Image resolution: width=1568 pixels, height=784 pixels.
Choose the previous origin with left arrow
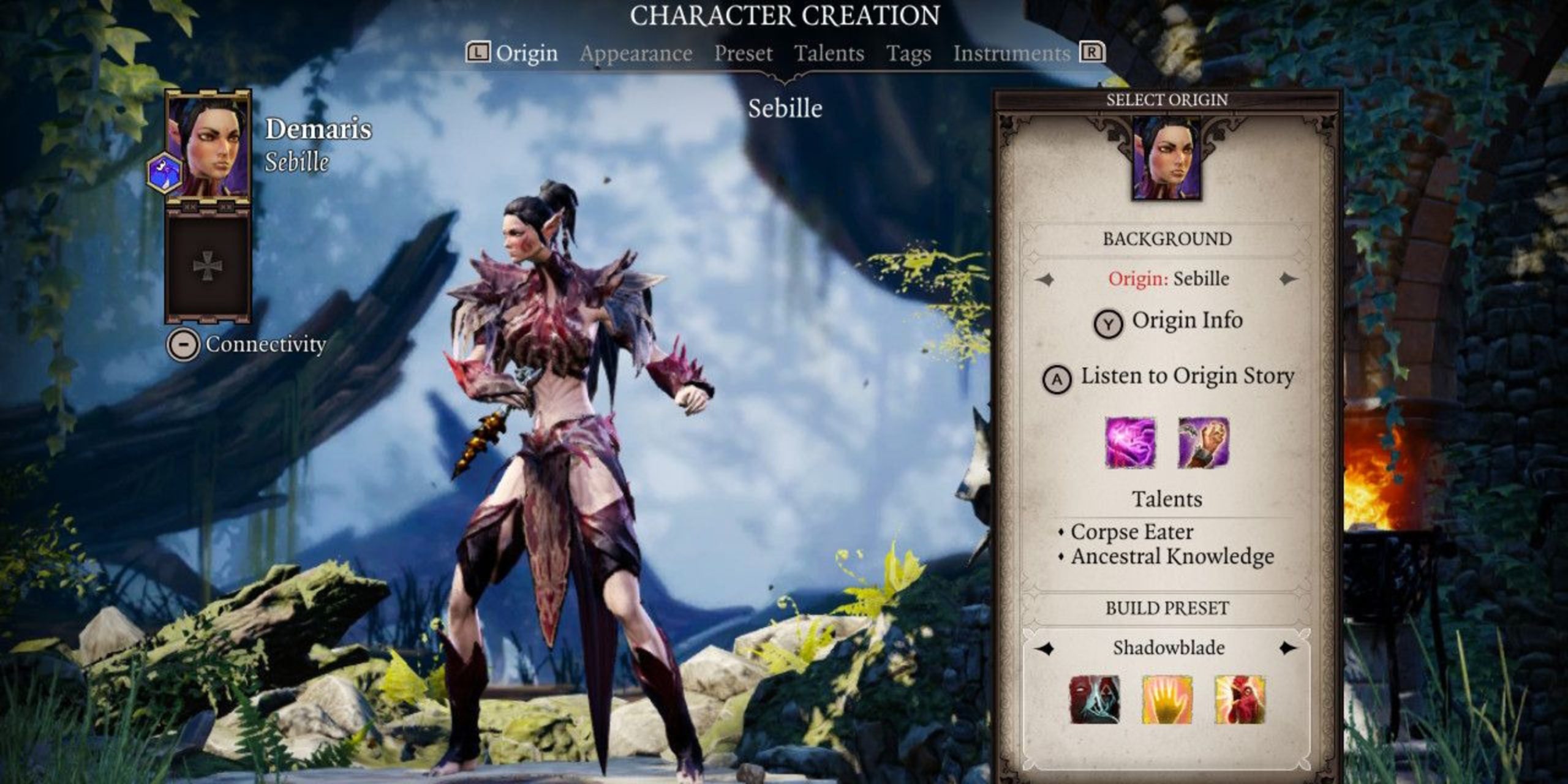click(x=1046, y=279)
